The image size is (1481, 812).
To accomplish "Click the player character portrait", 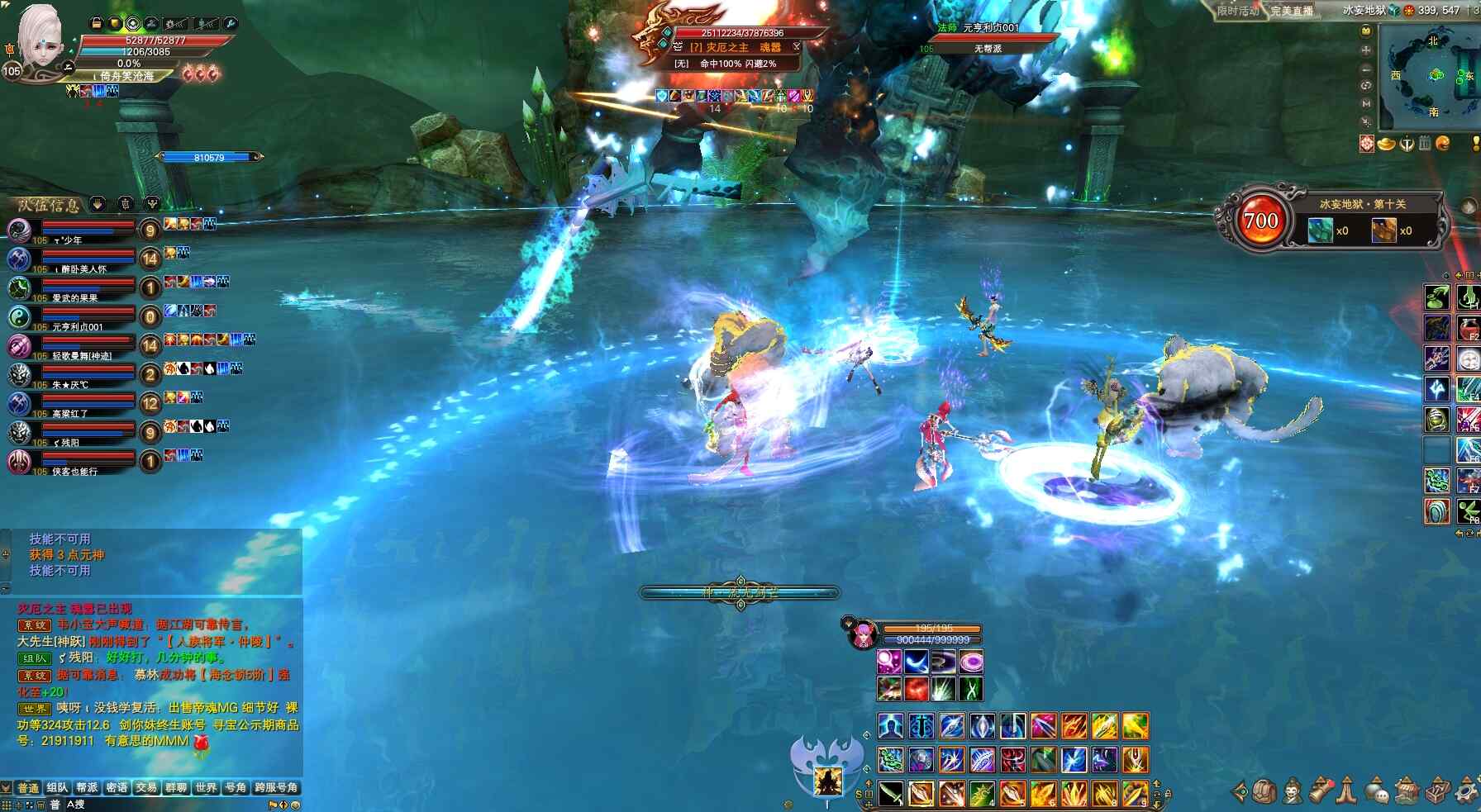I will pyautogui.click(x=40, y=40).
